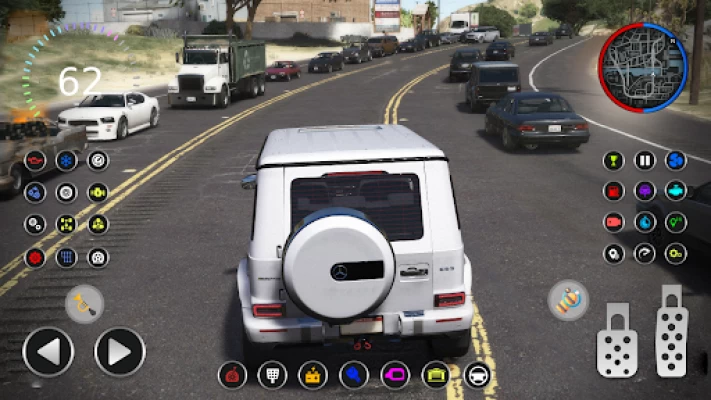Click the party popper icon
This screenshot has width=711, height=400.
[x=568, y=300]
